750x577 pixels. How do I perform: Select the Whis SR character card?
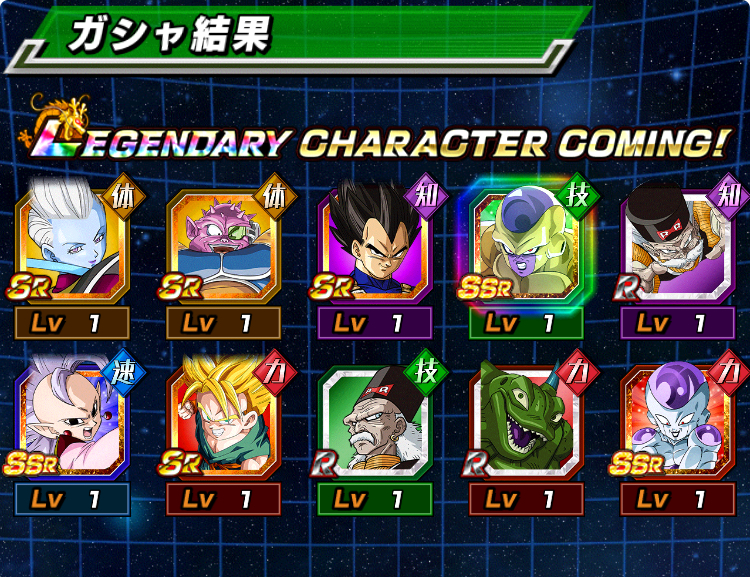coord(72,247)
